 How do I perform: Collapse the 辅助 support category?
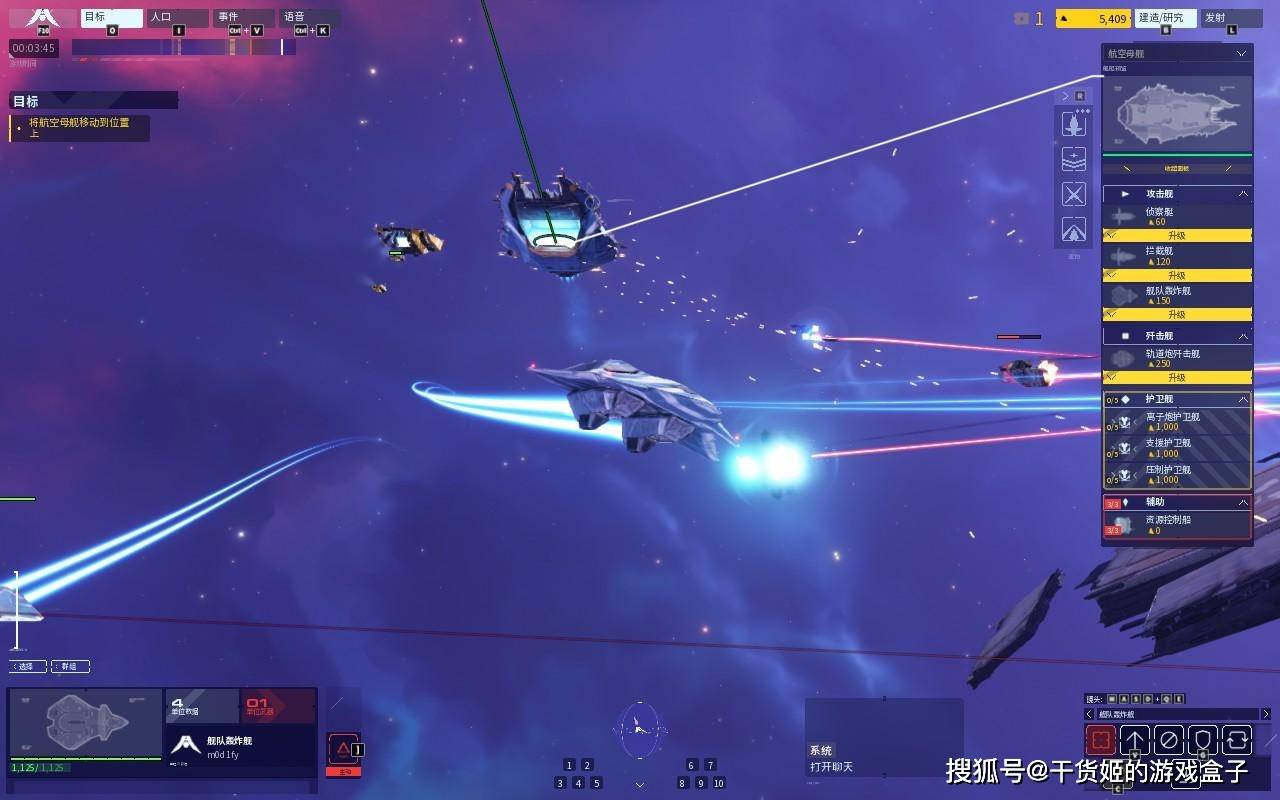(1243, 502)
